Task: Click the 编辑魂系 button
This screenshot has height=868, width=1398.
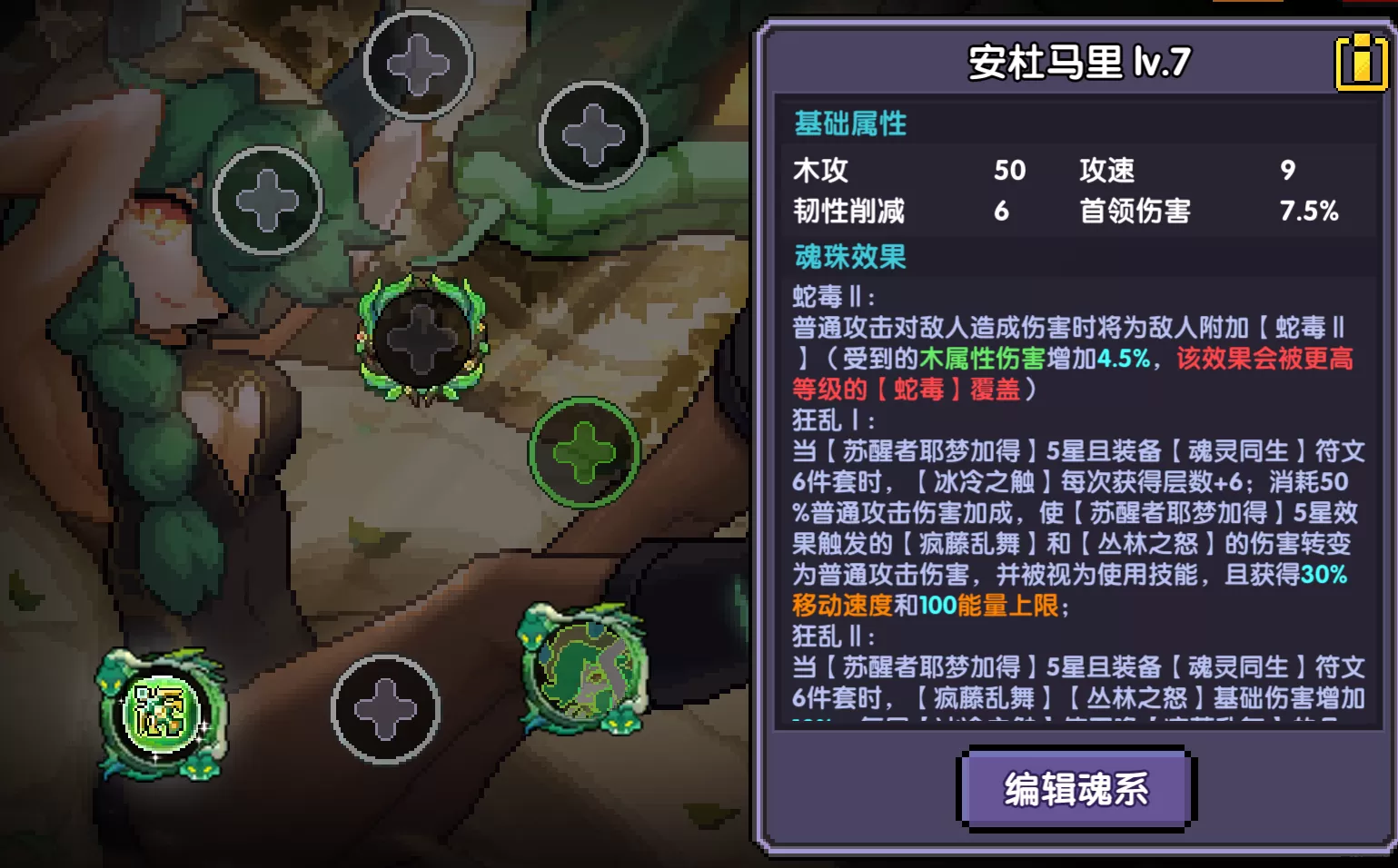Action: tap(1076, 788)
